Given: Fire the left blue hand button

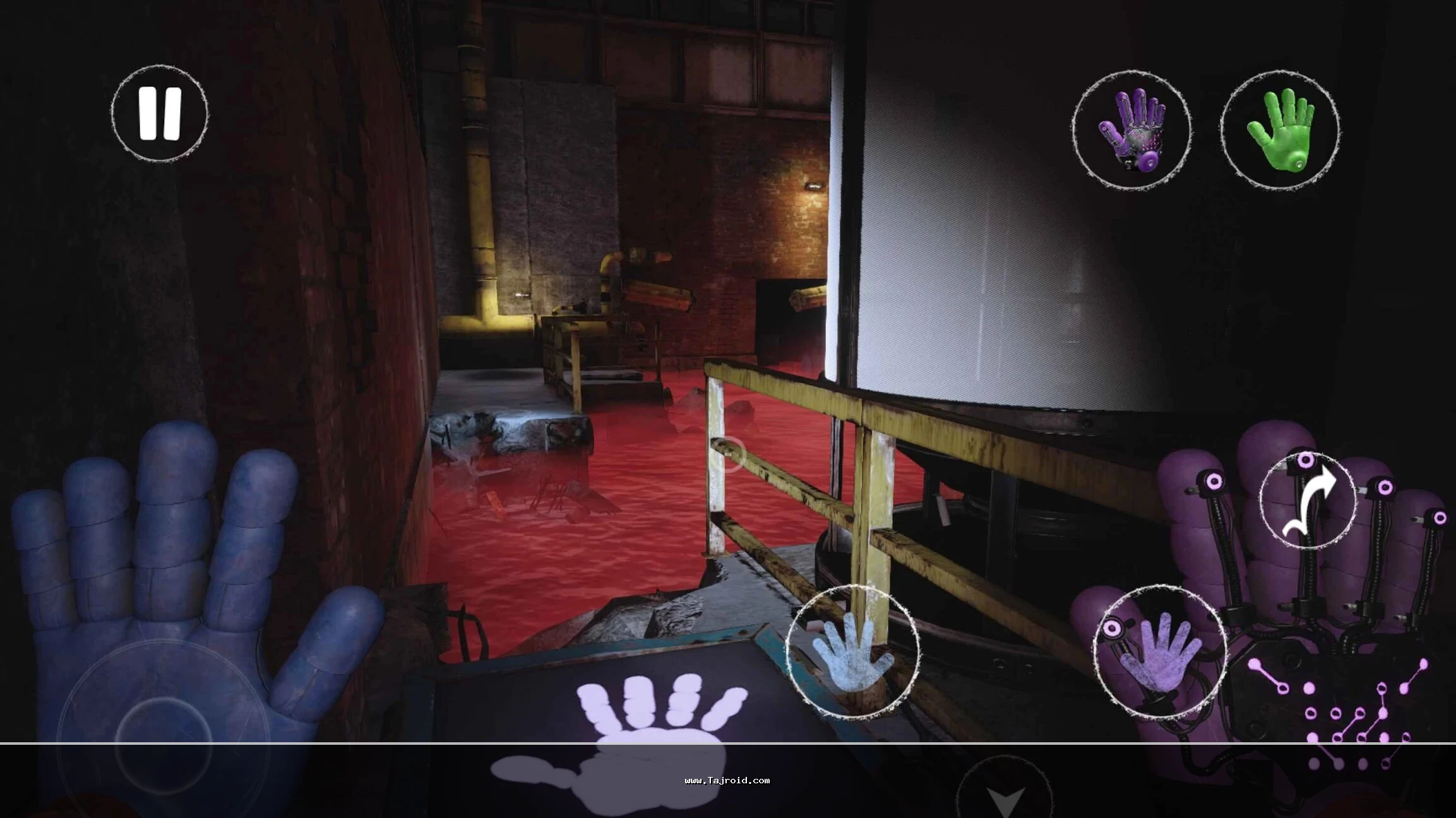Looking at the screenshot, I should click(x=853, y=651).
